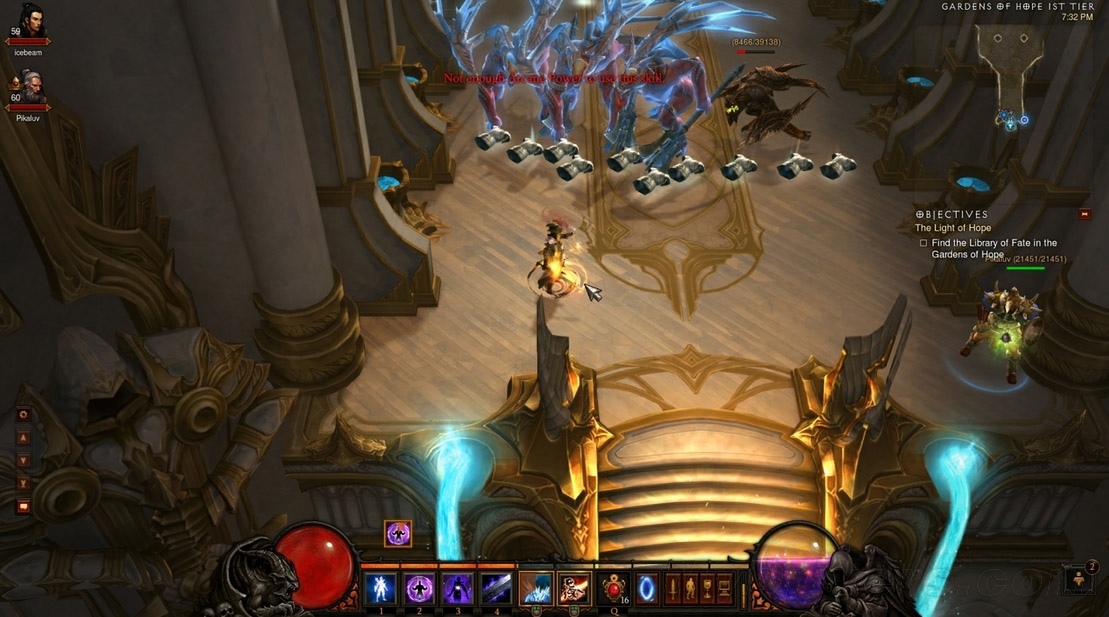Screen dimensions: 1109x617
Task: Open the game menu computer icon
Action: point(724,587)
